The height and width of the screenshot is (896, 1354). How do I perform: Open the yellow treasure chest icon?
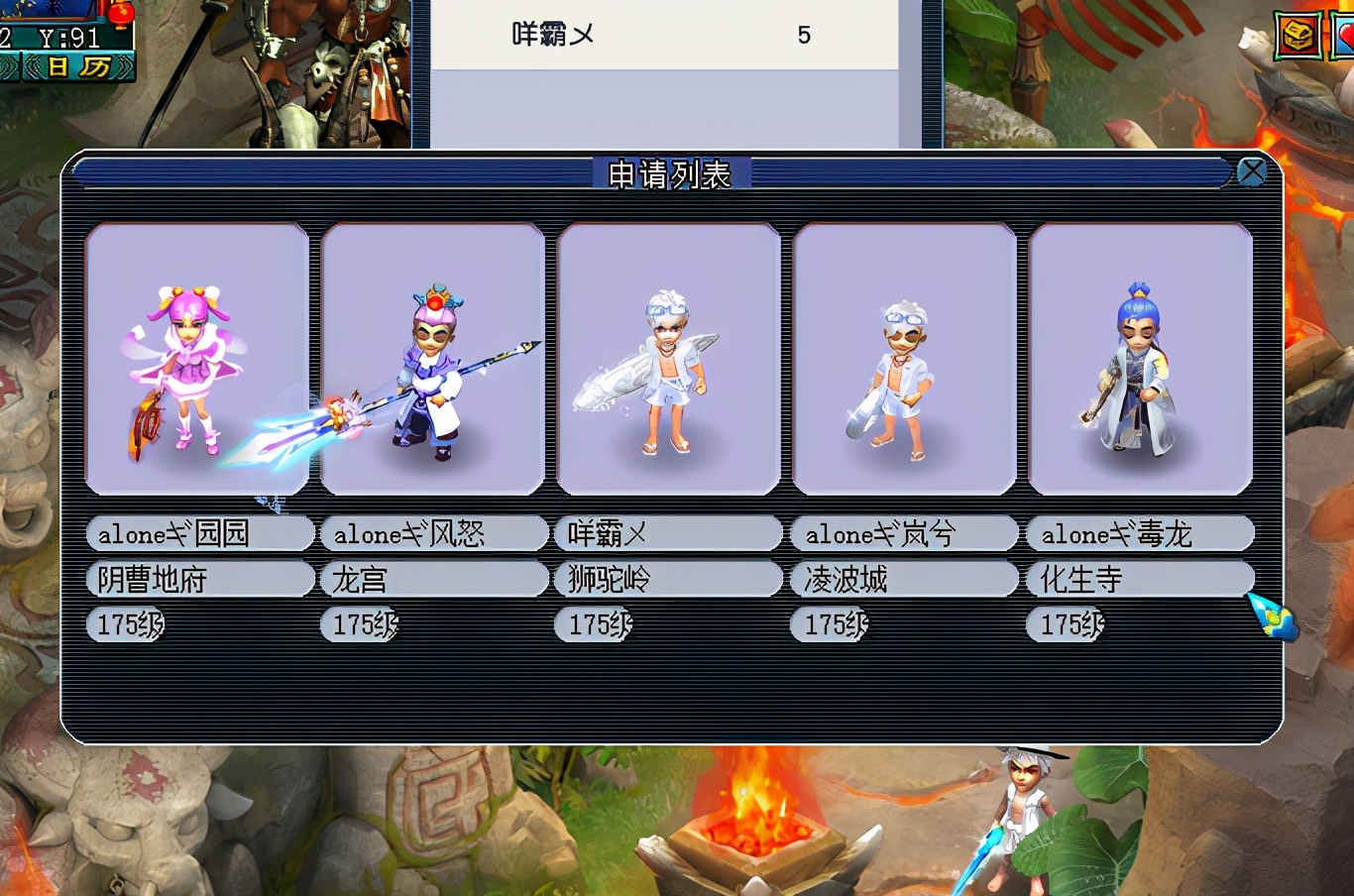tap(1297, 37)
